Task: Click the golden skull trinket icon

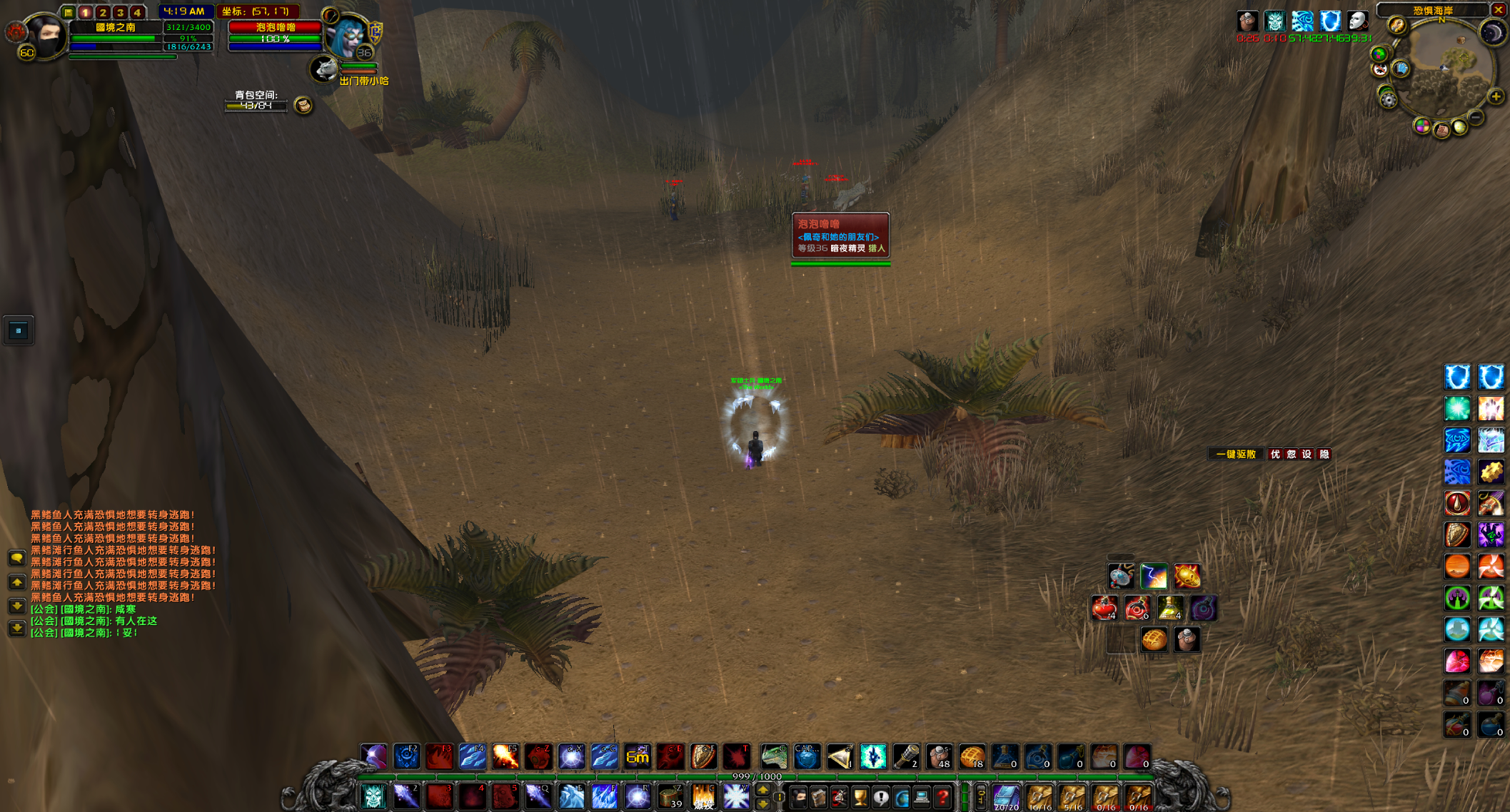Action: click(1187, 576)
